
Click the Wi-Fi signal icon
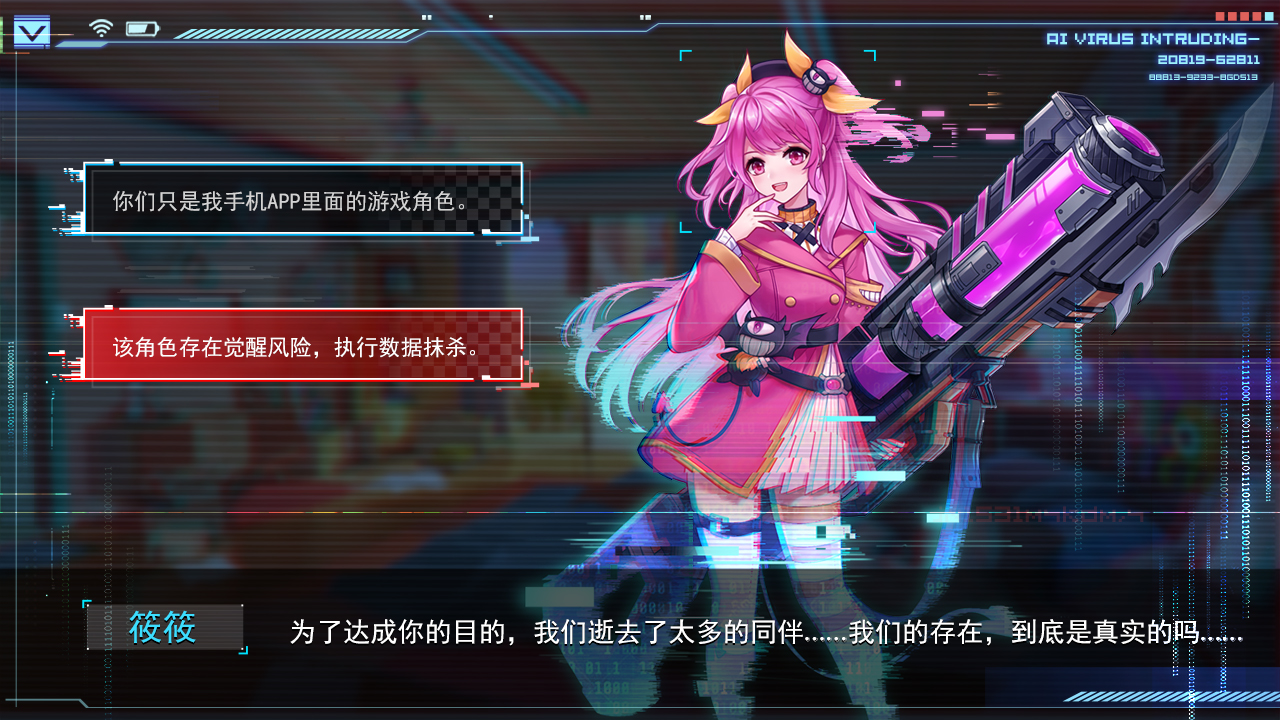[x=99, y=28]
